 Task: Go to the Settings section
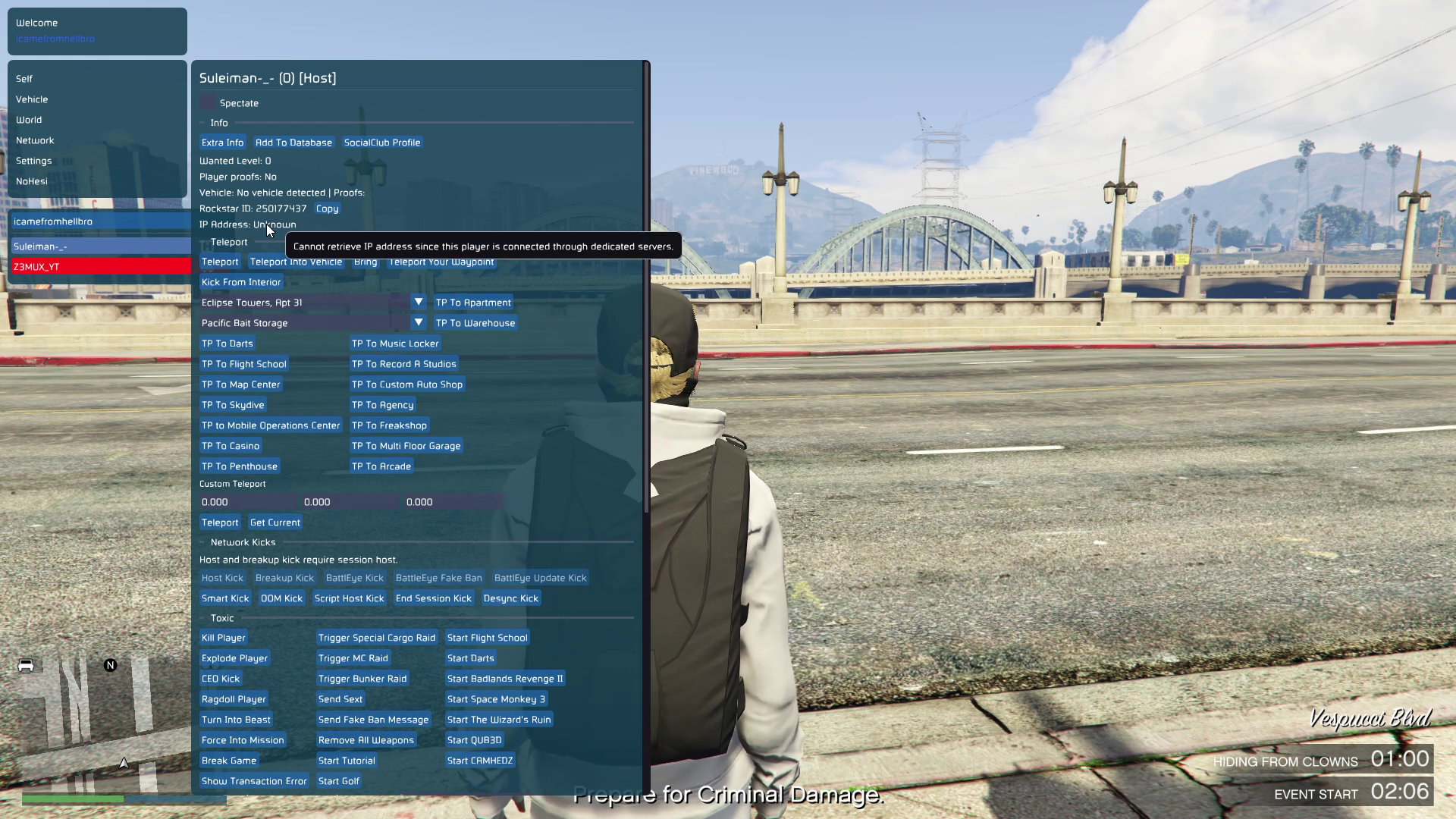[x=34, y=161]
